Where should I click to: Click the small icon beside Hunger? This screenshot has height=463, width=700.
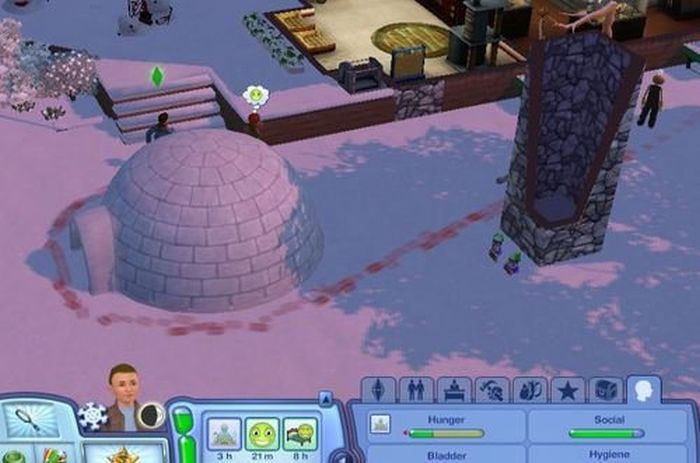pos(380,424)
